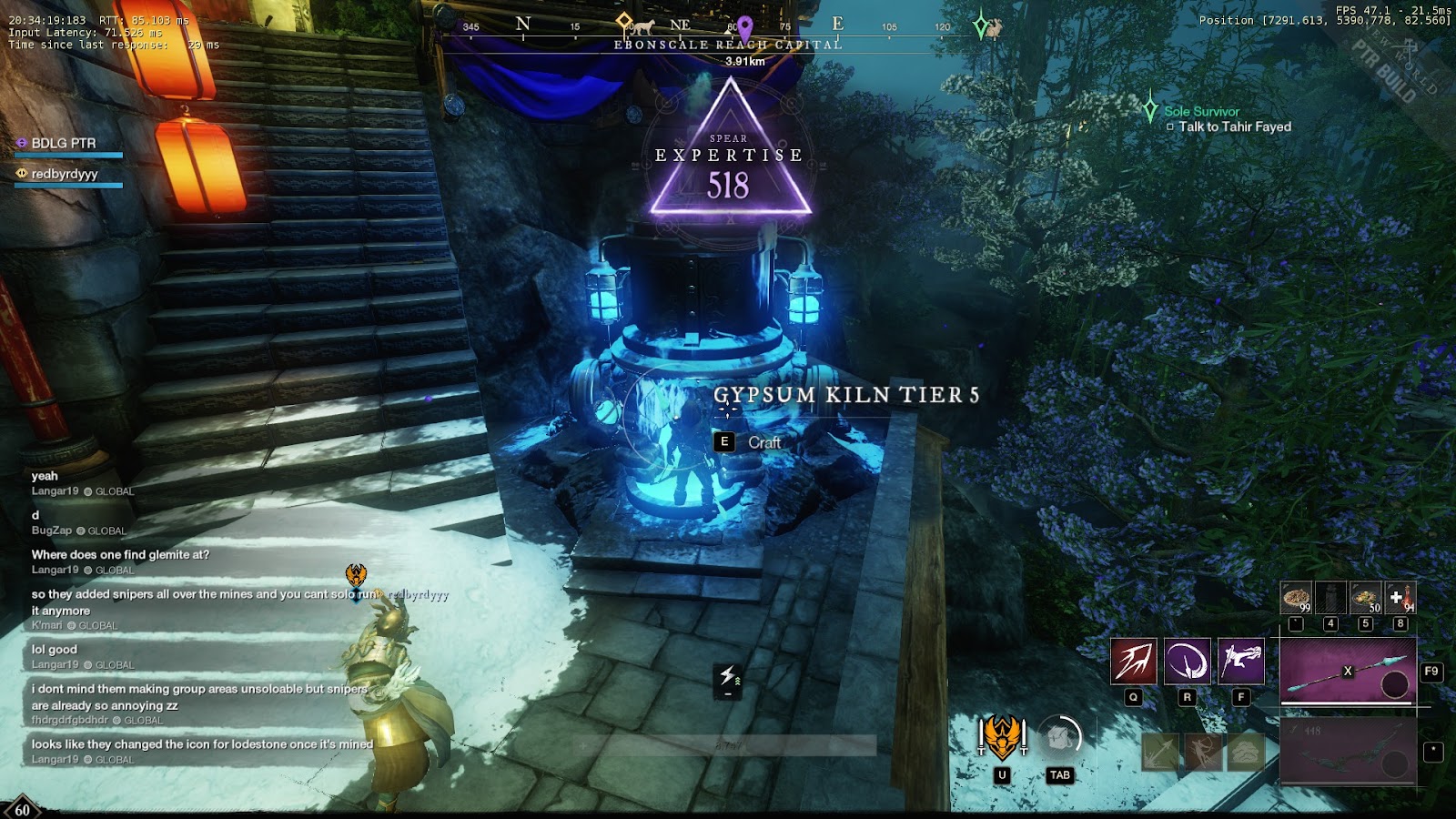Select redbyrdyyy in the group list
The width and height of the screenshot is (1456, 819).
pyautogui.click(x=64, y=174)
